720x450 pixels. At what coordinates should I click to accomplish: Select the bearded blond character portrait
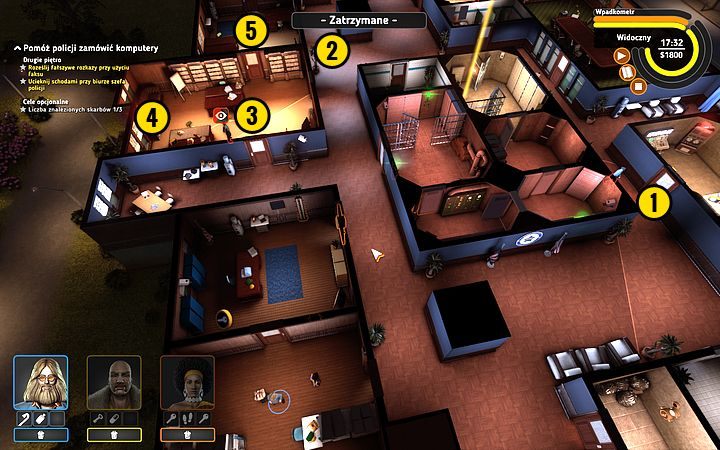coord(41,383)
